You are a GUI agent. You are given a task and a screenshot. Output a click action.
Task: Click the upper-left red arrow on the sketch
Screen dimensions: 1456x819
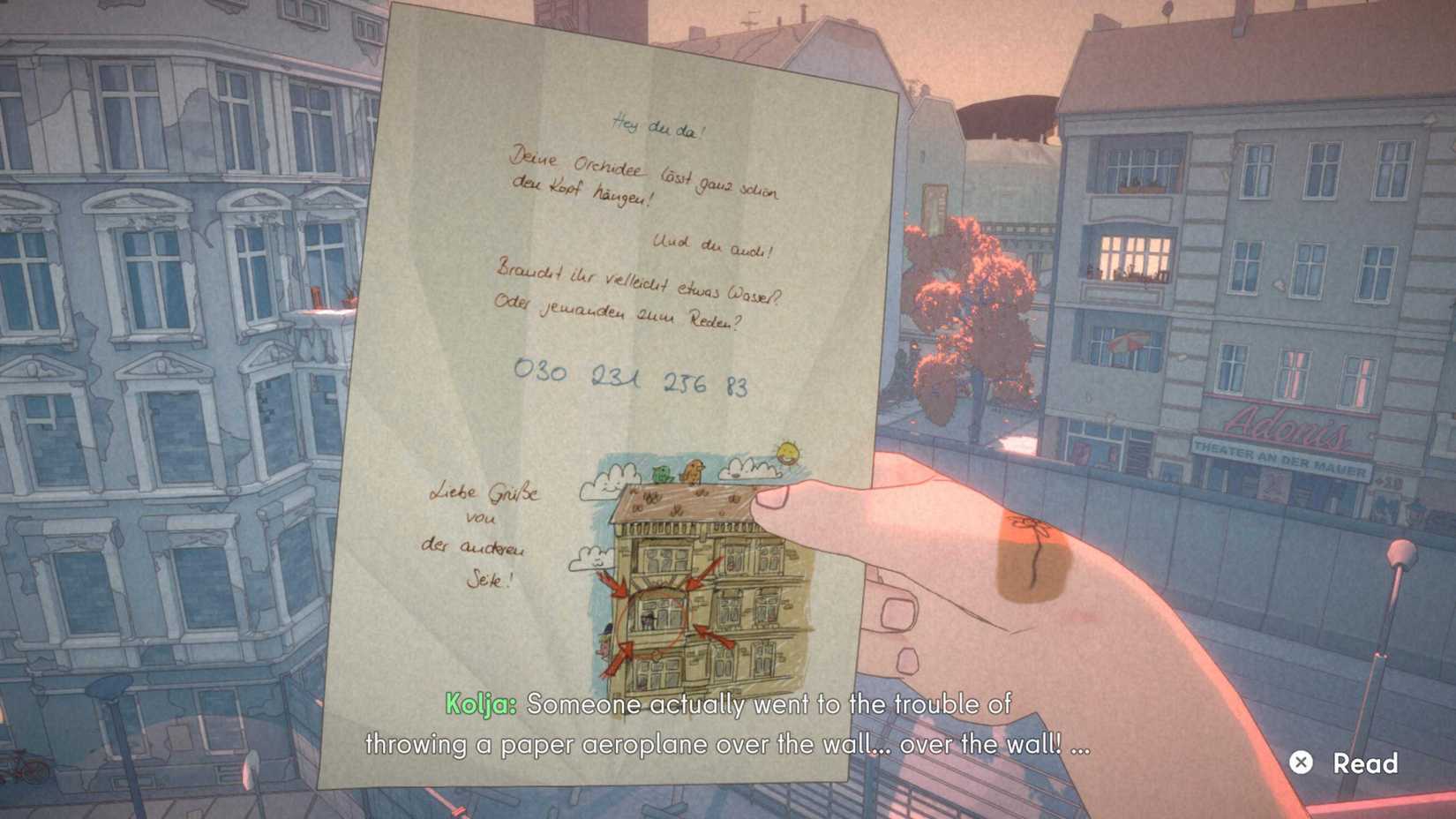coord(617,584)
